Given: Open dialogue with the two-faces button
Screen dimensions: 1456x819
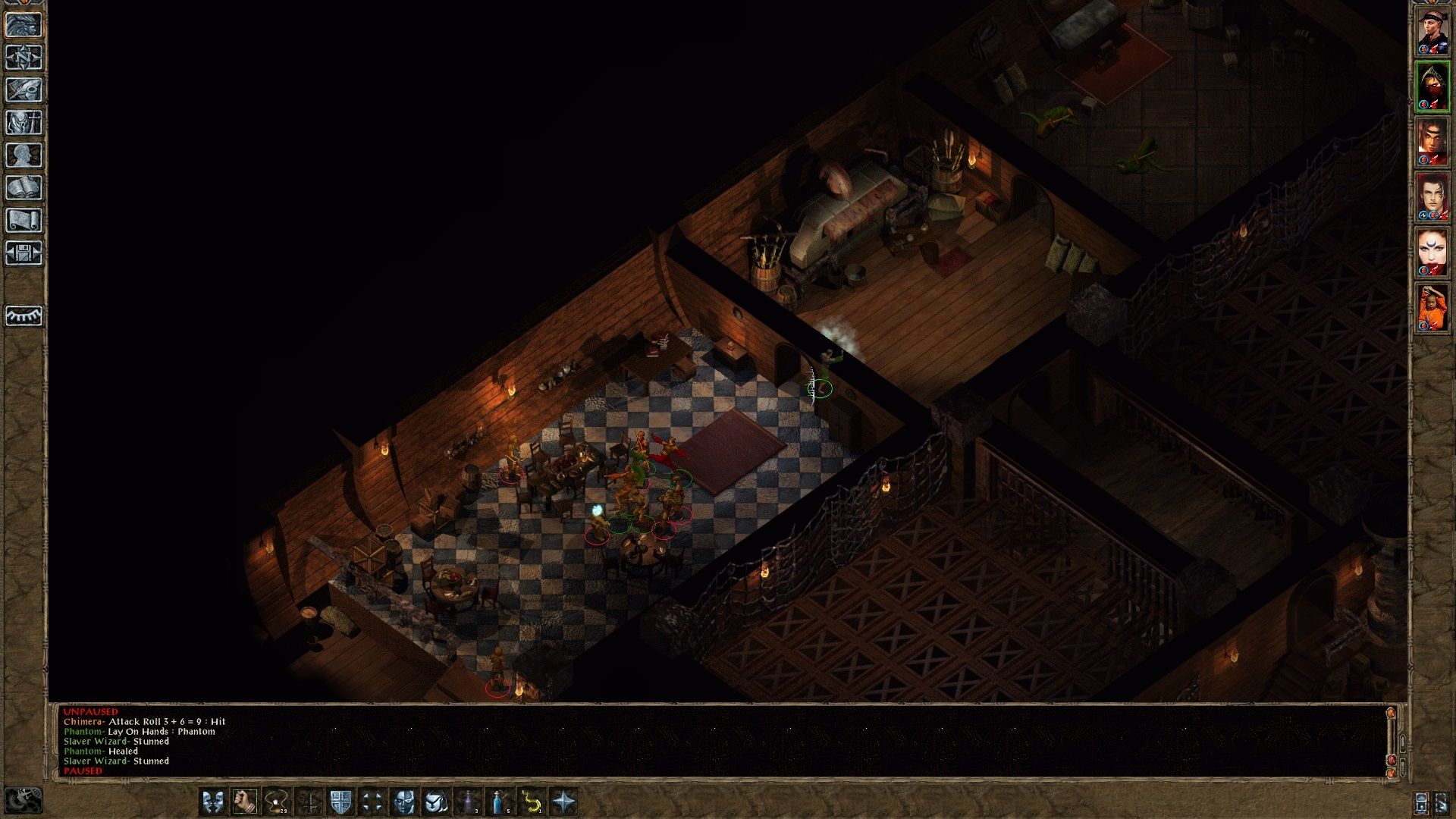Looking at the screenshot, I should click(213, 802).
